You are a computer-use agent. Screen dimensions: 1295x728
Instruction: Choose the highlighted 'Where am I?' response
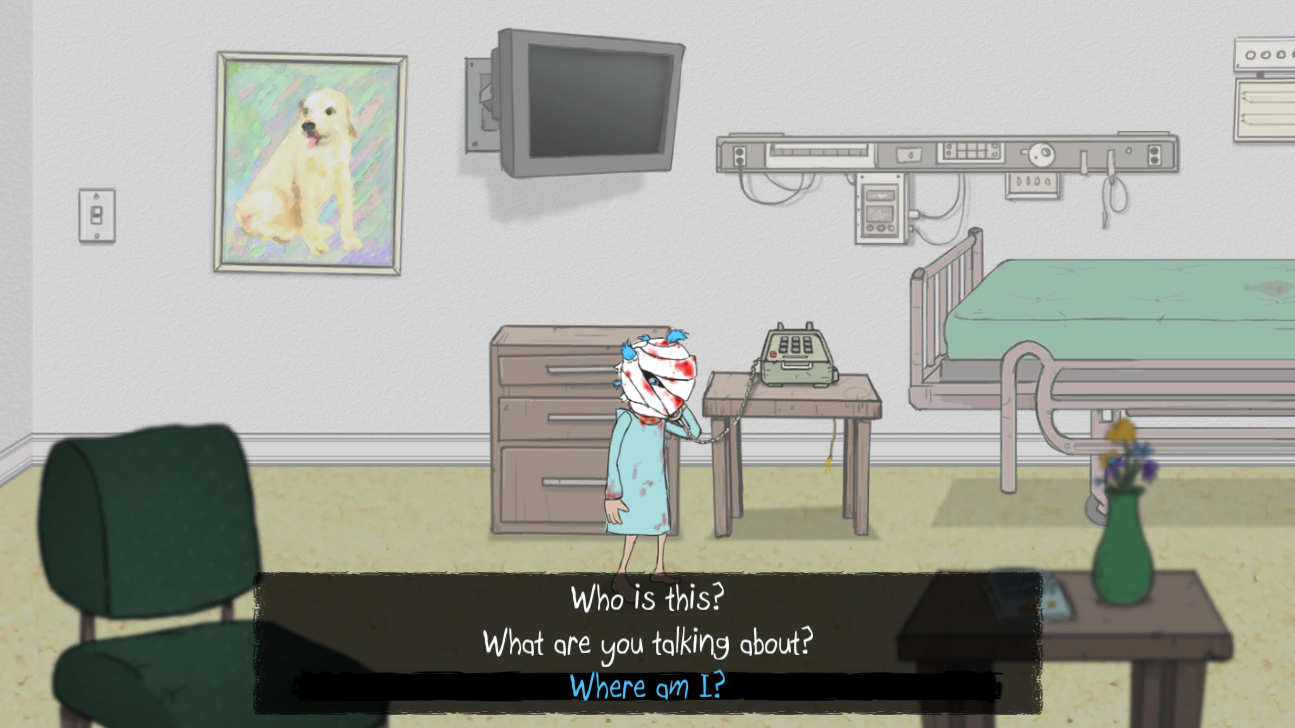pos(648,686)
